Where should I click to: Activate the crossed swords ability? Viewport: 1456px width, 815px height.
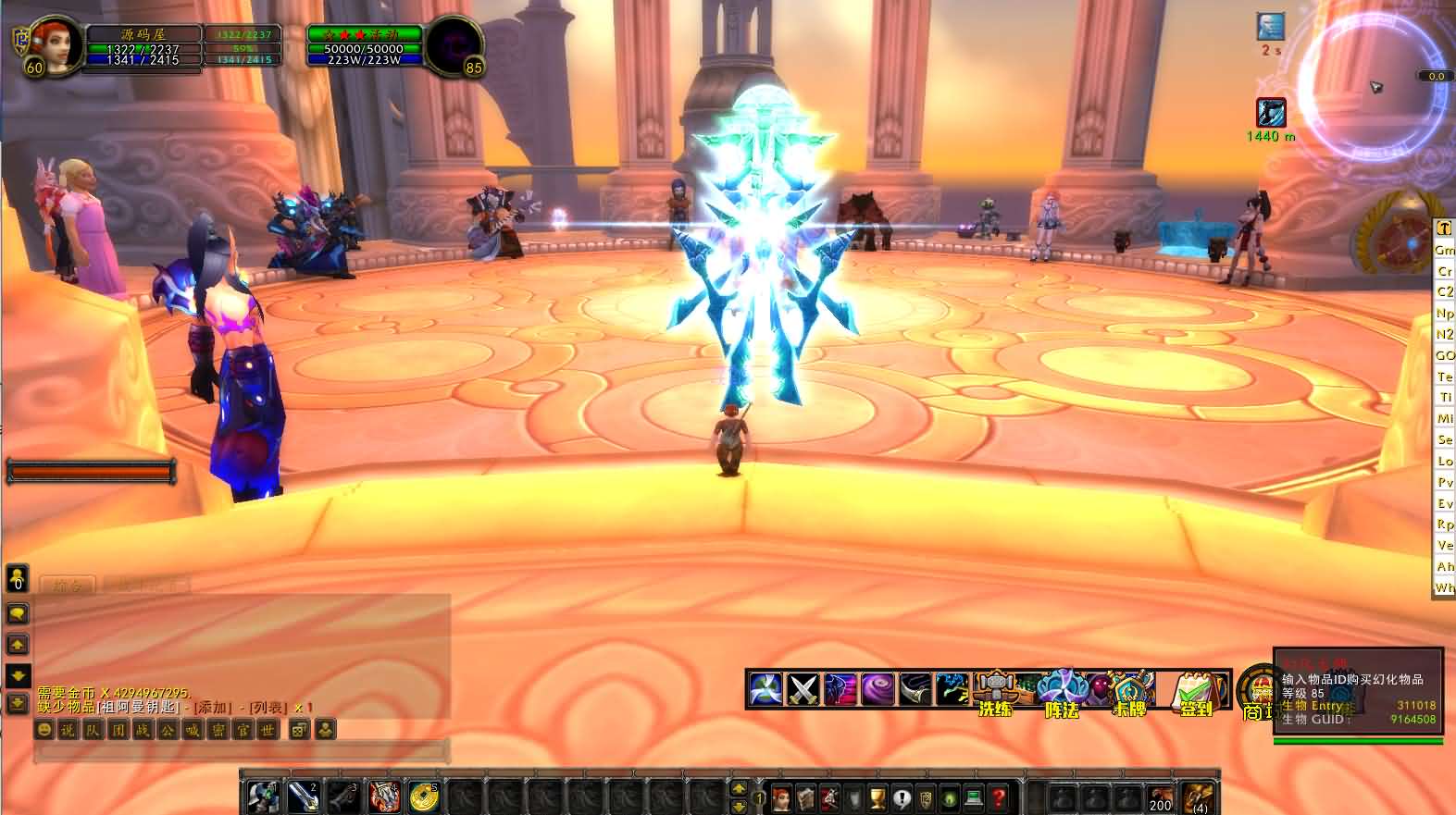803,689
